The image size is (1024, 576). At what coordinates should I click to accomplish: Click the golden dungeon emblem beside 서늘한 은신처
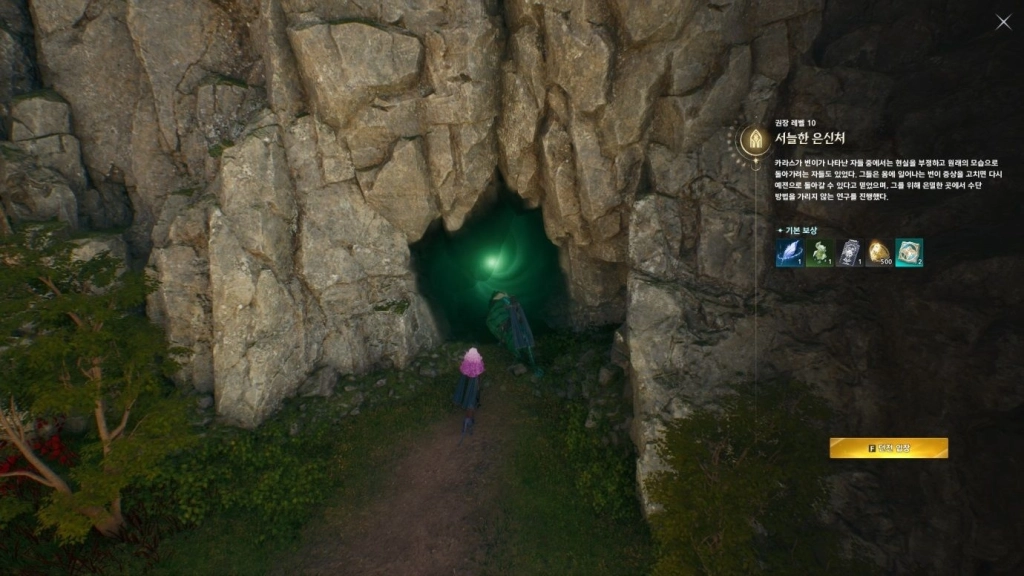(754, 138)
